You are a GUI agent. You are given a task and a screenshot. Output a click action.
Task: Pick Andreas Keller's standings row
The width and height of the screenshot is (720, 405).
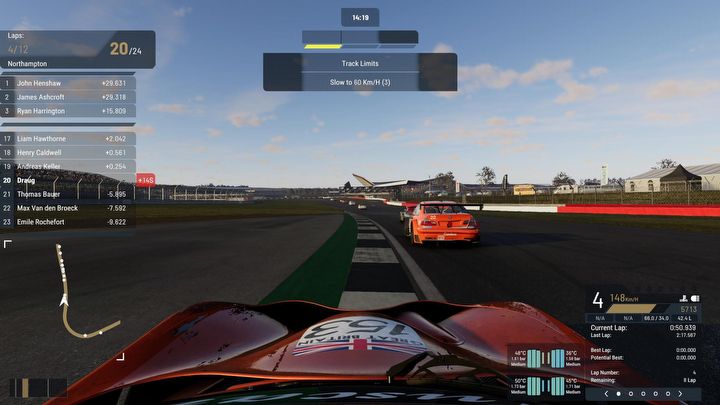(70, 167)
